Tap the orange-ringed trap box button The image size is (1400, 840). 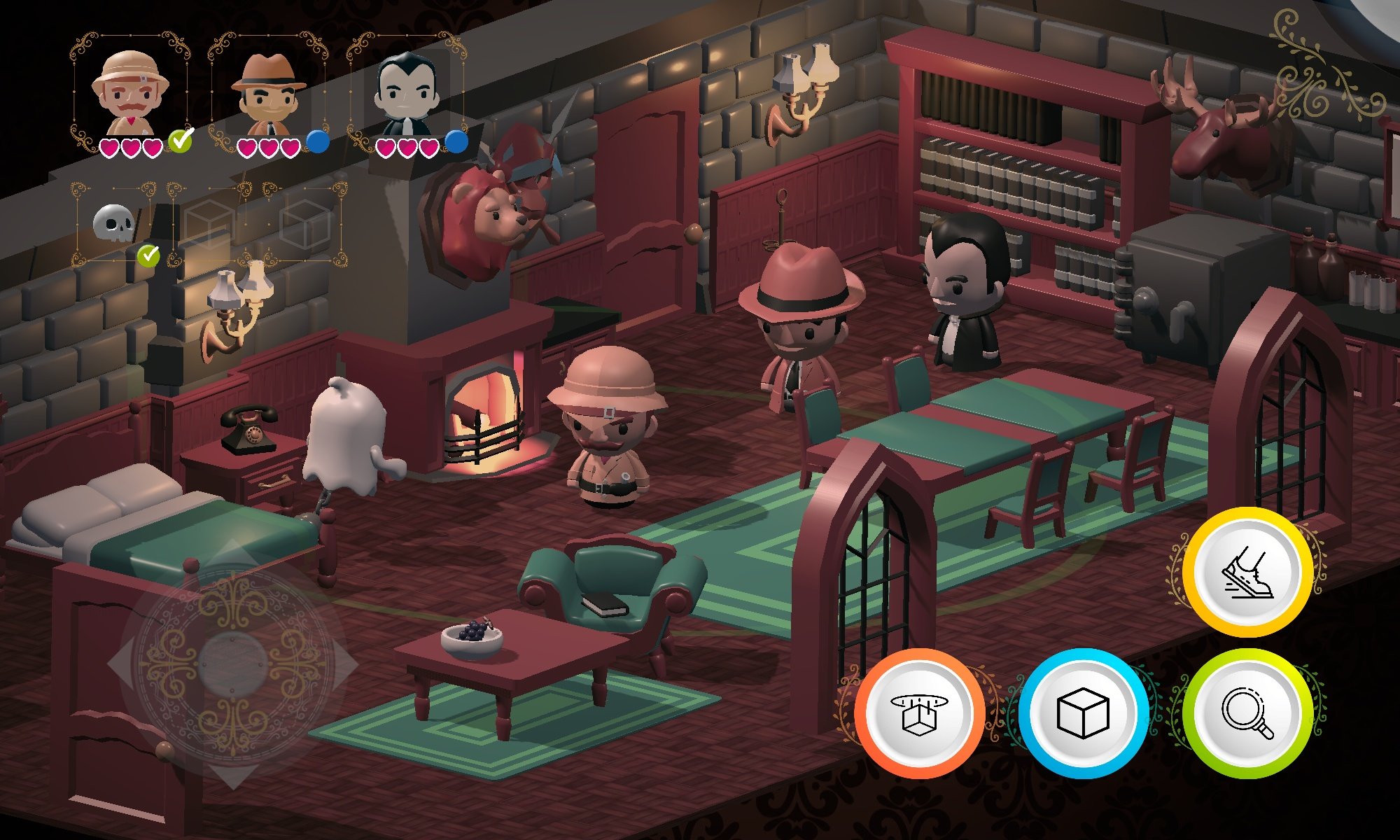pos(919,713)
